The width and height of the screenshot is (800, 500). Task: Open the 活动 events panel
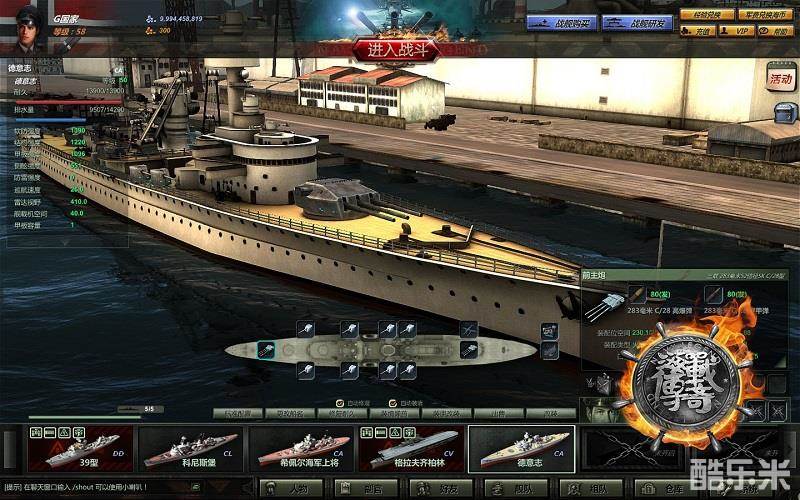[x=779, y=78]
